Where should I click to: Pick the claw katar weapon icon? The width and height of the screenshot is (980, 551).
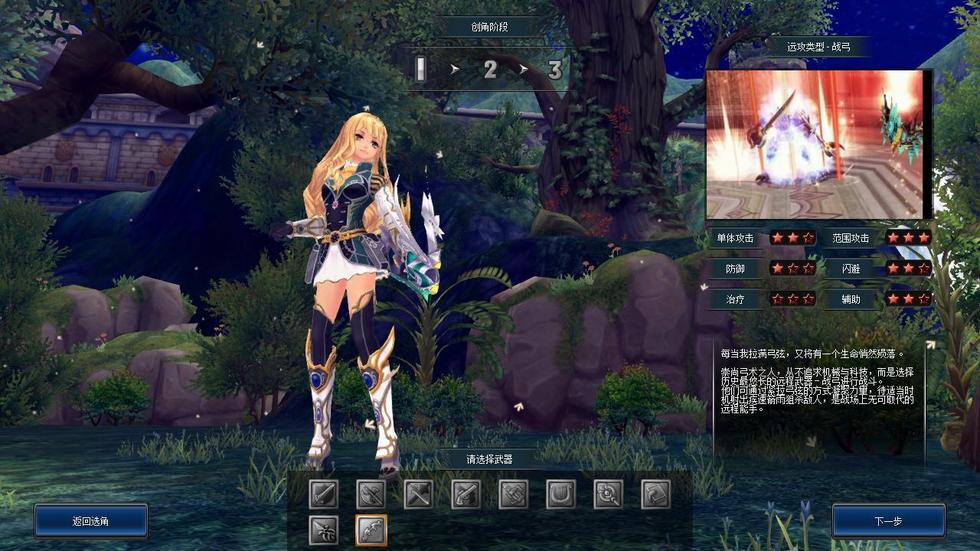tap(324, 529)
